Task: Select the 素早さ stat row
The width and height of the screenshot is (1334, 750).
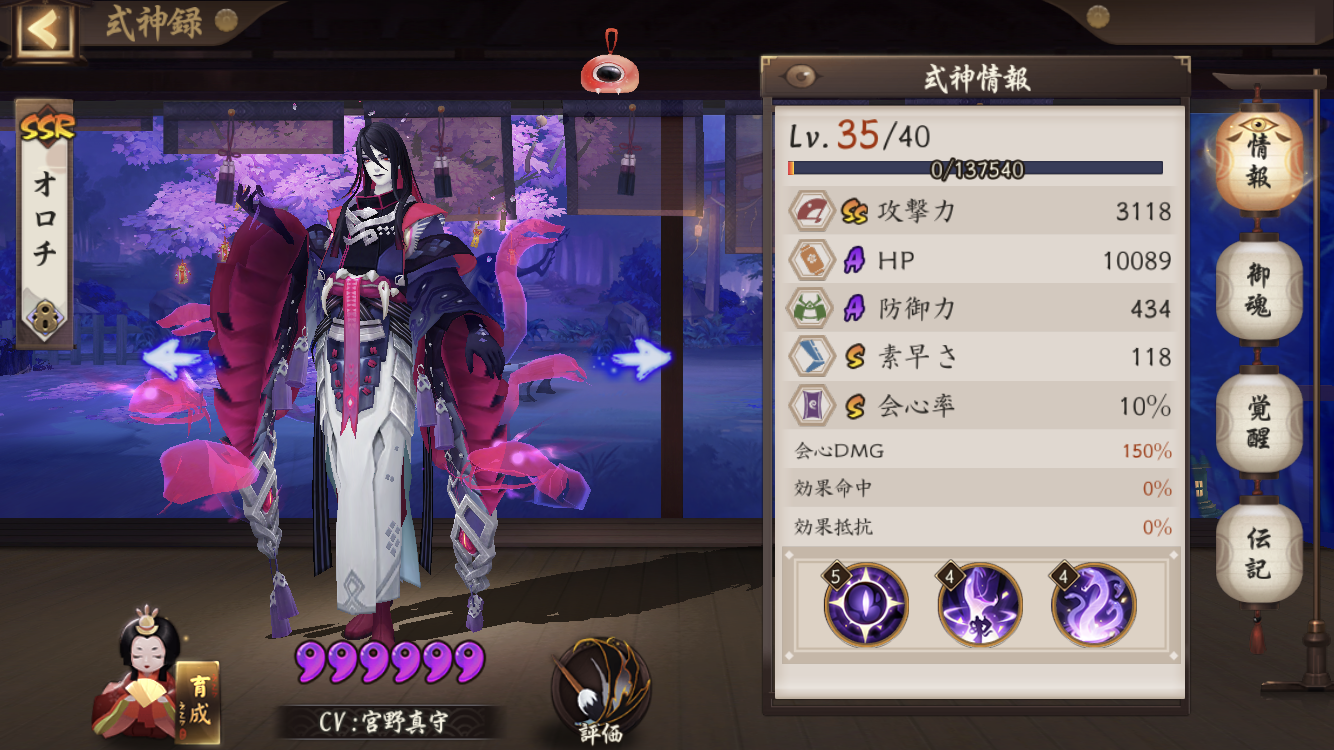Action: [x=980, y=357]
